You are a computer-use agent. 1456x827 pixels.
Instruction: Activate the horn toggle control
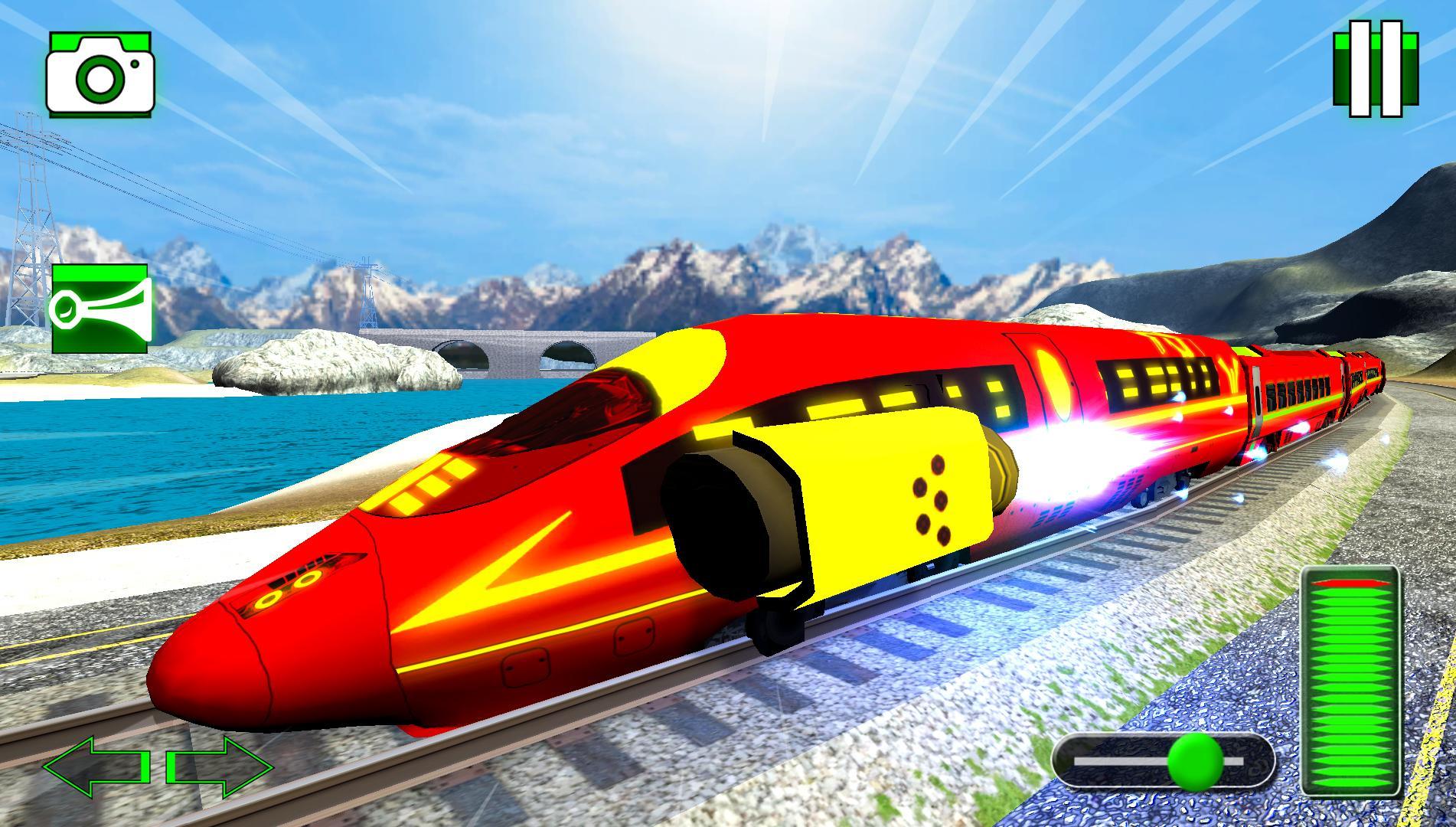102,306
